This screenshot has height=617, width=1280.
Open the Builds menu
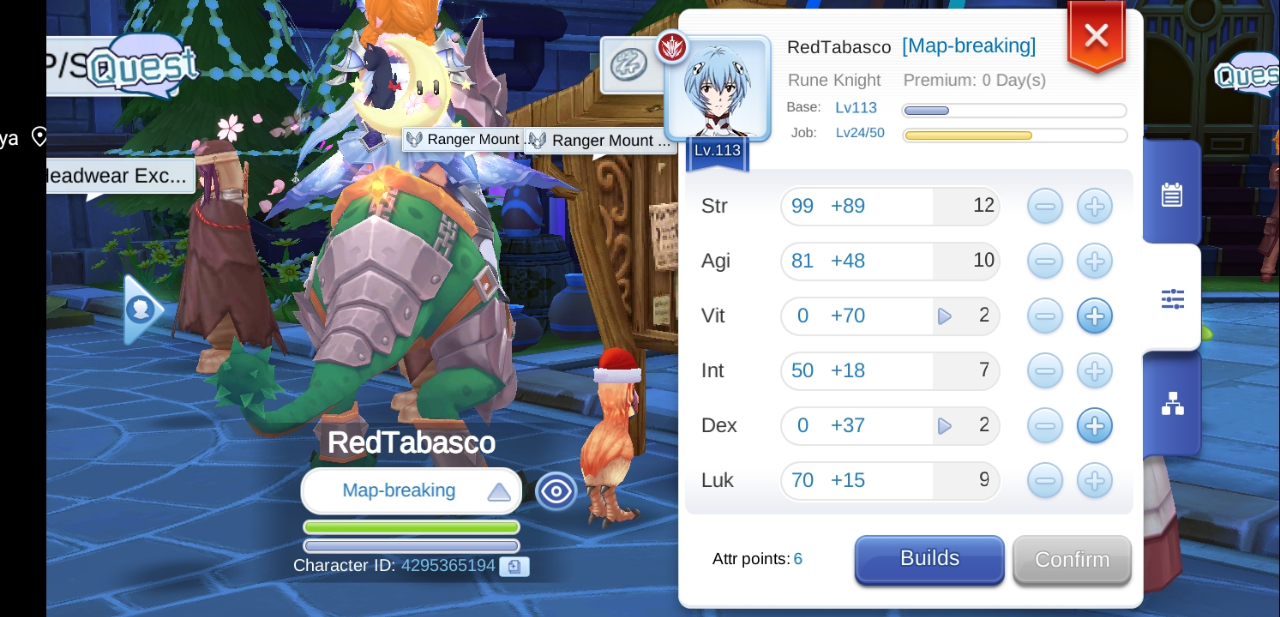(x=929, y=559)
